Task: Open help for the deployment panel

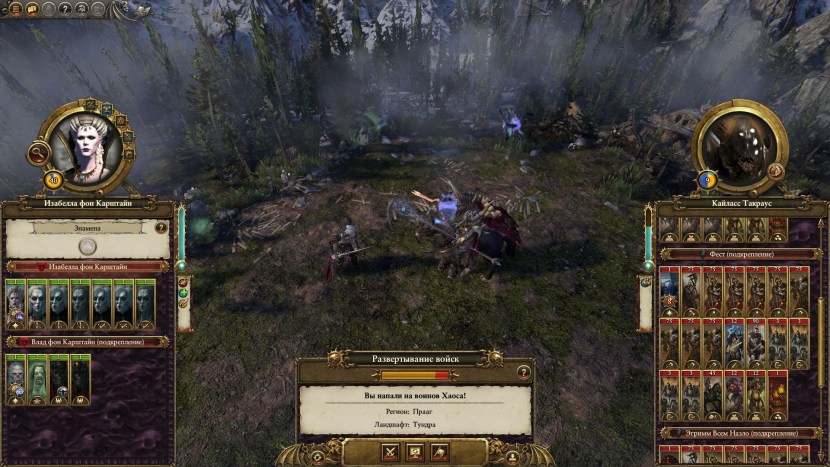Action: [x=522, y=371]
